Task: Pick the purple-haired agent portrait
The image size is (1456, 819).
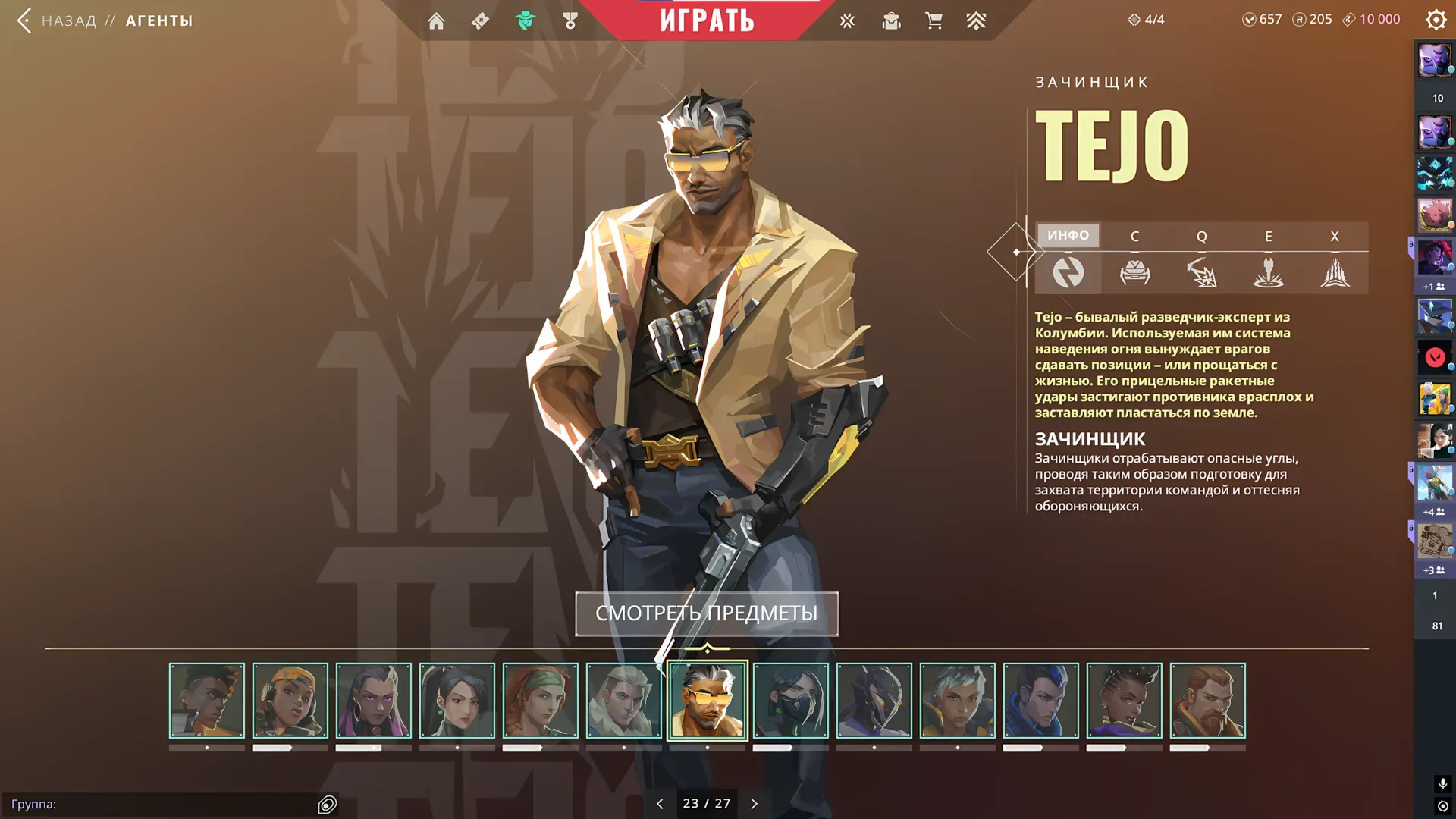Action: 373,701
